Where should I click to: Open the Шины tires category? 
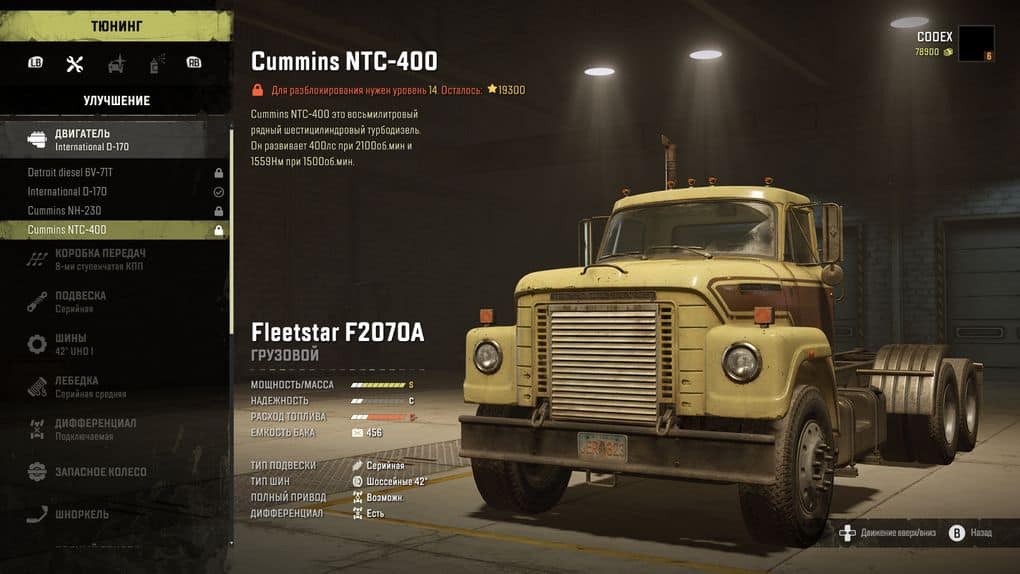tap(114, 344)
